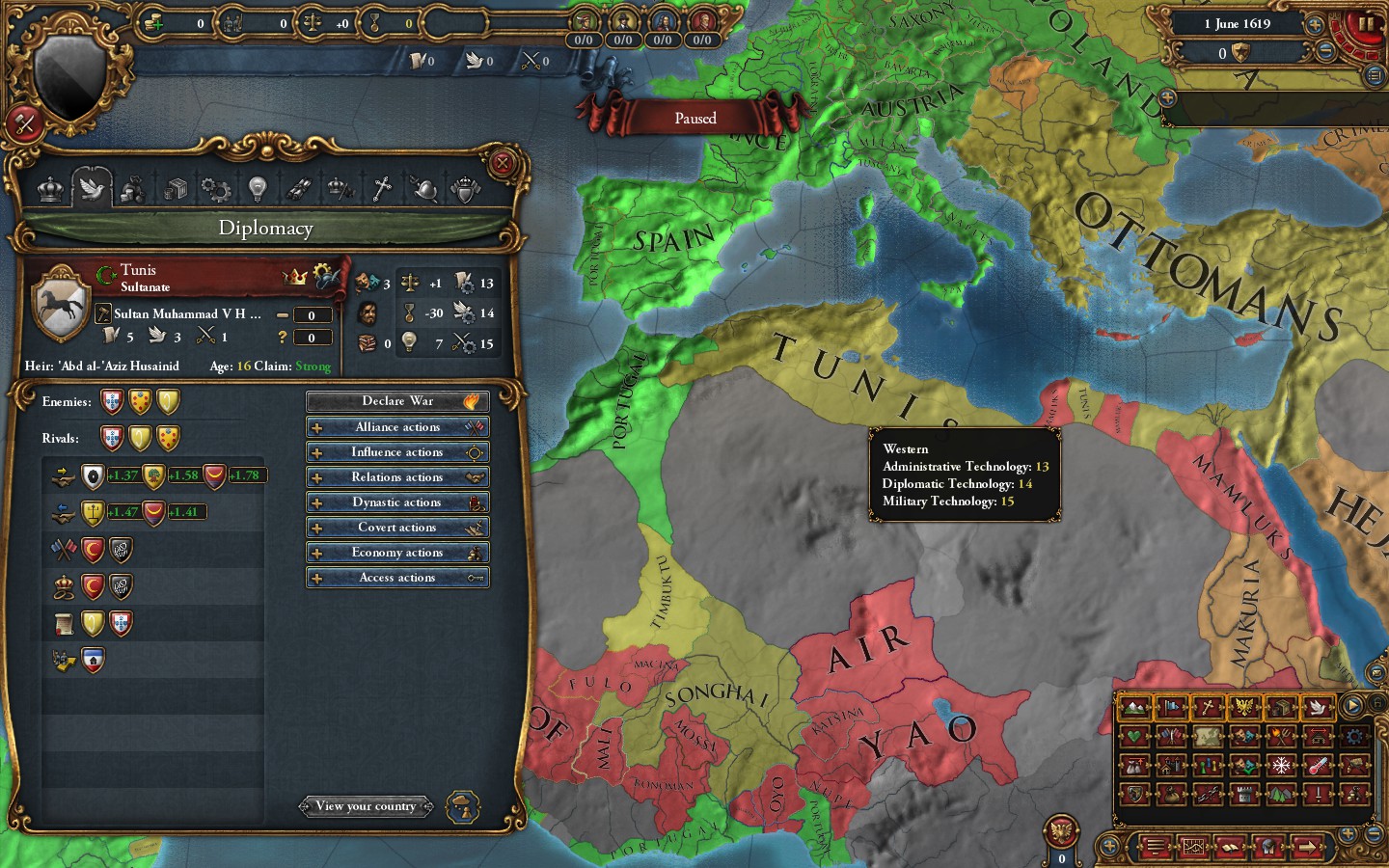Unpause the game via the Paused banner
Image resolution: width=1389 pixels, height=868 pixels.
(694, 118)
